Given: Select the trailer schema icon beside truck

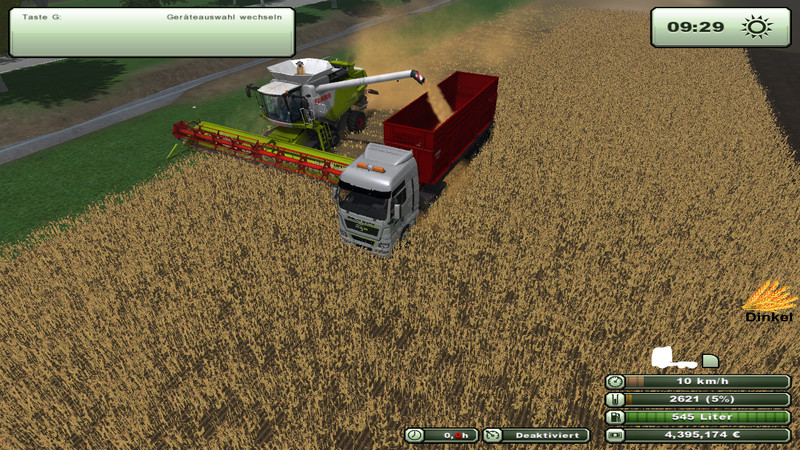Looking at the screenshot, I should pyautogui.click(x=710, y=360).
